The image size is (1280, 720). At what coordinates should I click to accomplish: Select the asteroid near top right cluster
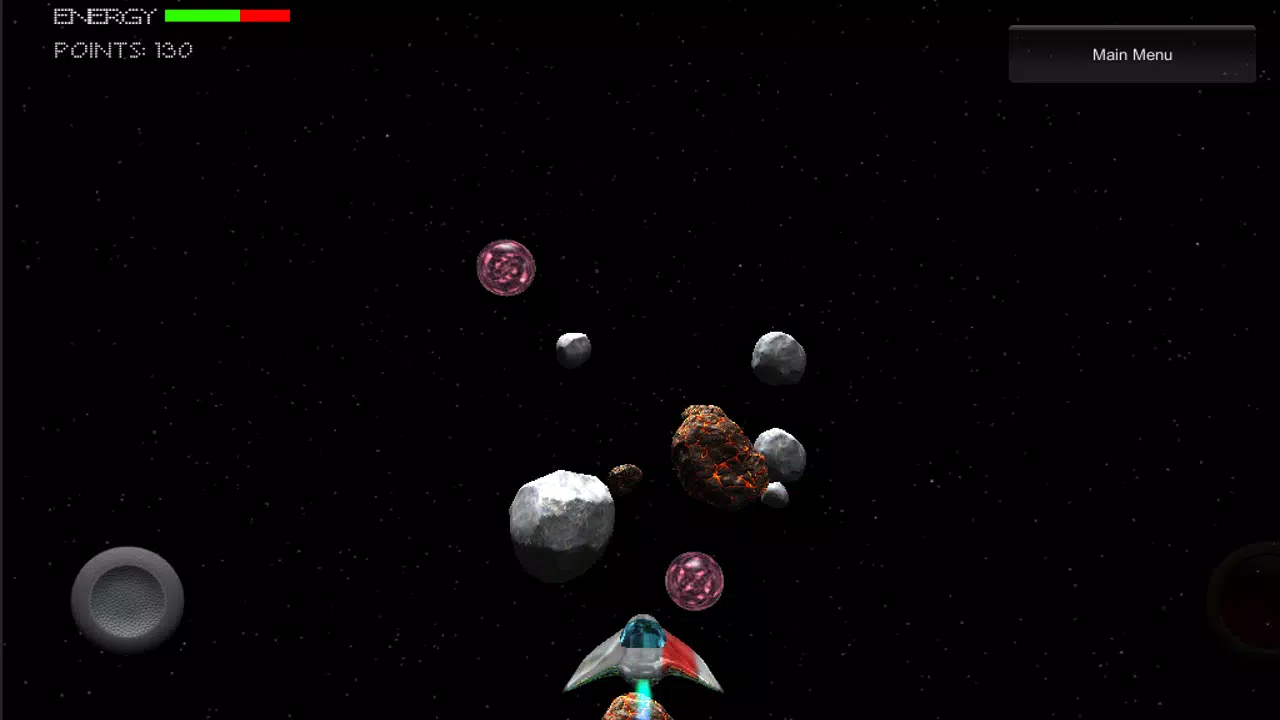point(778,356)
